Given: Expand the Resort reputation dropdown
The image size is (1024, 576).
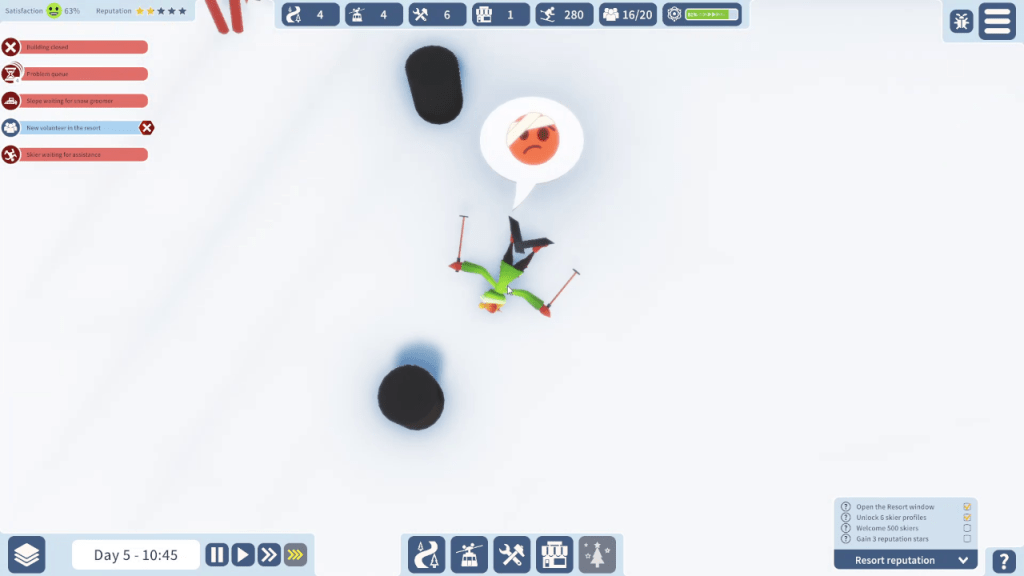Looking at the screenshot, I should tap(965, 560).
